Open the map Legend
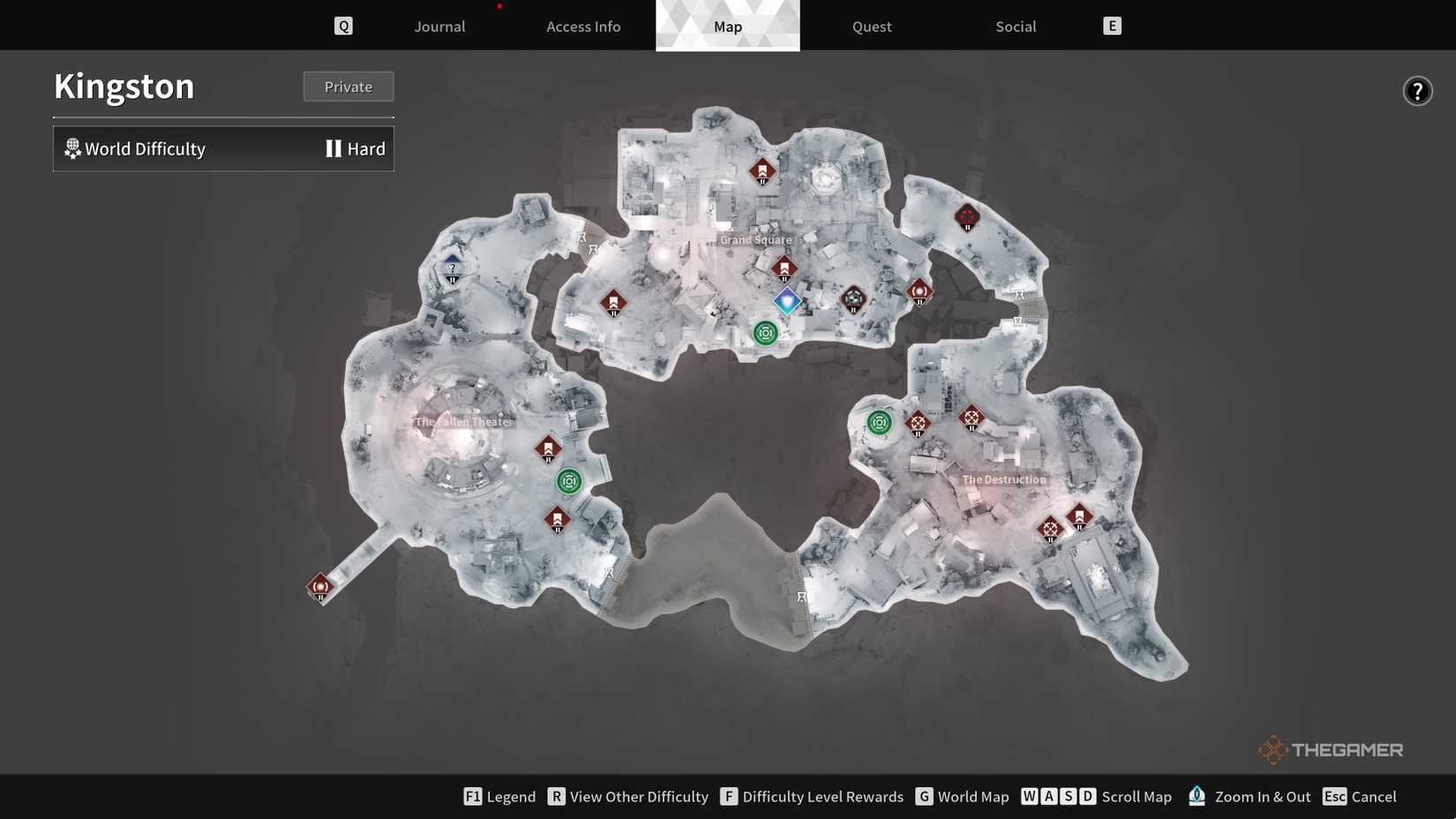 (x=499, y=794)
